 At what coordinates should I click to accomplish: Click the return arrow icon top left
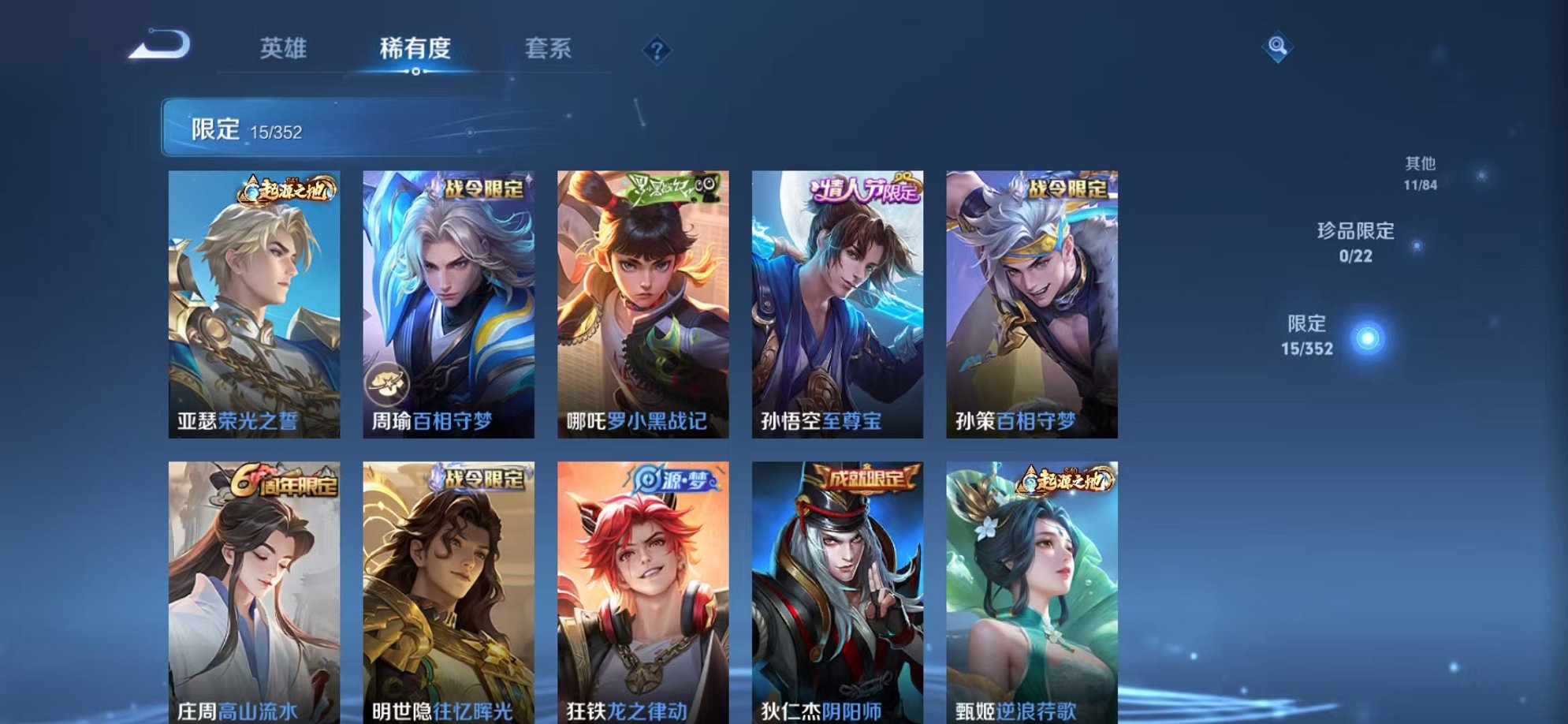click(161, 47)
